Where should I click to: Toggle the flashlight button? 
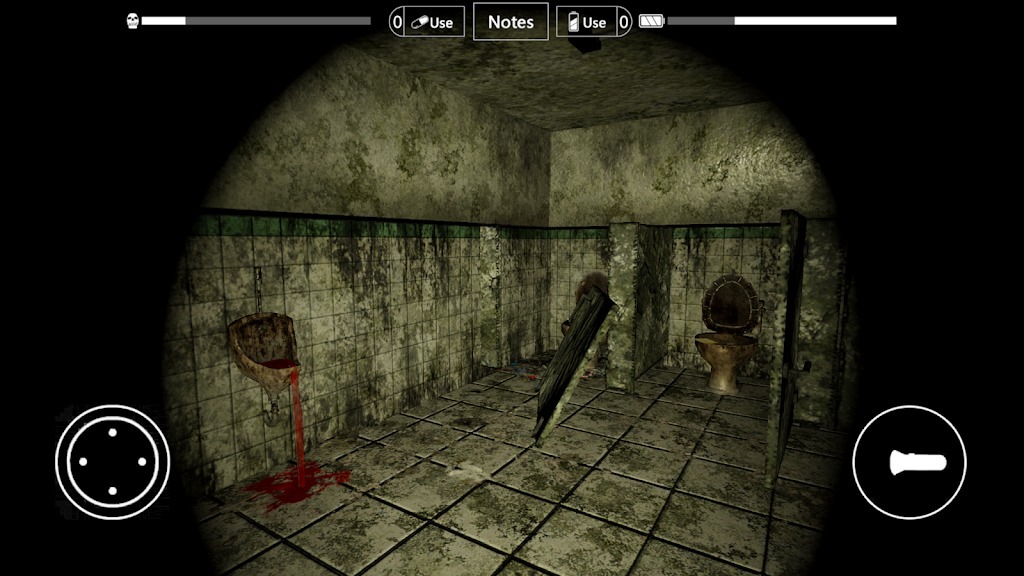(x=909, y=462)
